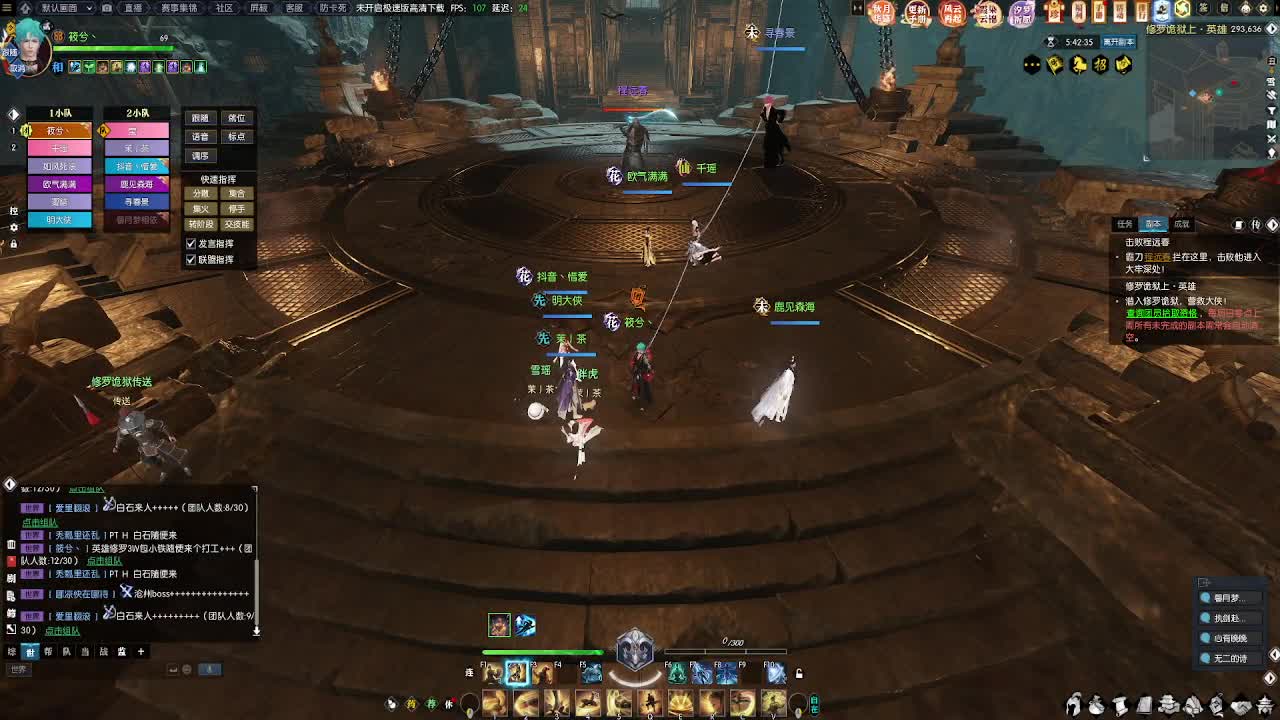Viewport: 1280px width, 720px height.
Task: Switch to the 成就 achievement tab
Action: tap(1182, 224)
